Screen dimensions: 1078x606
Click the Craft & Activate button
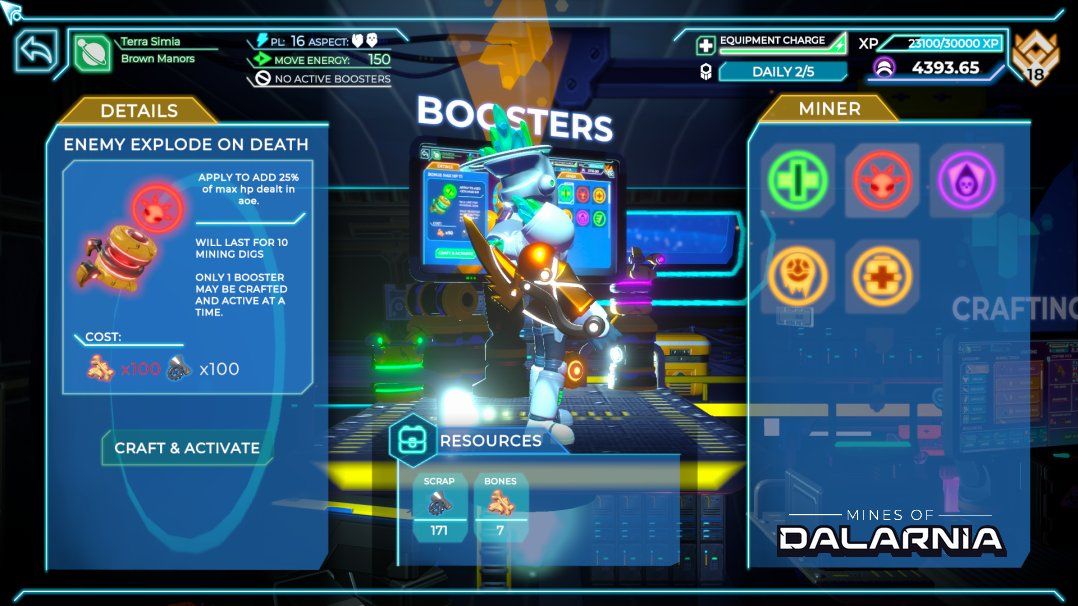point(187,448)
